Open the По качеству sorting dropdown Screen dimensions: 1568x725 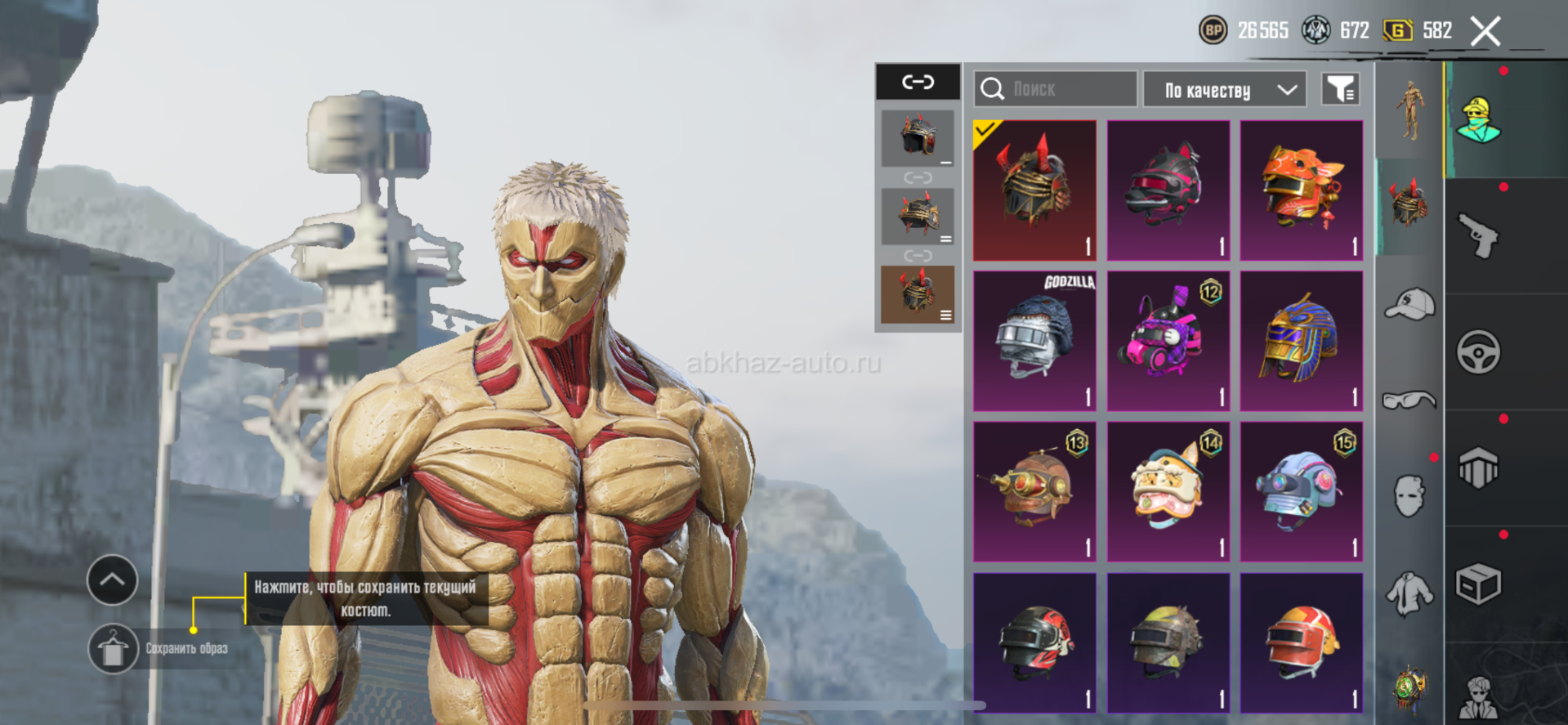click(1224, 90)
